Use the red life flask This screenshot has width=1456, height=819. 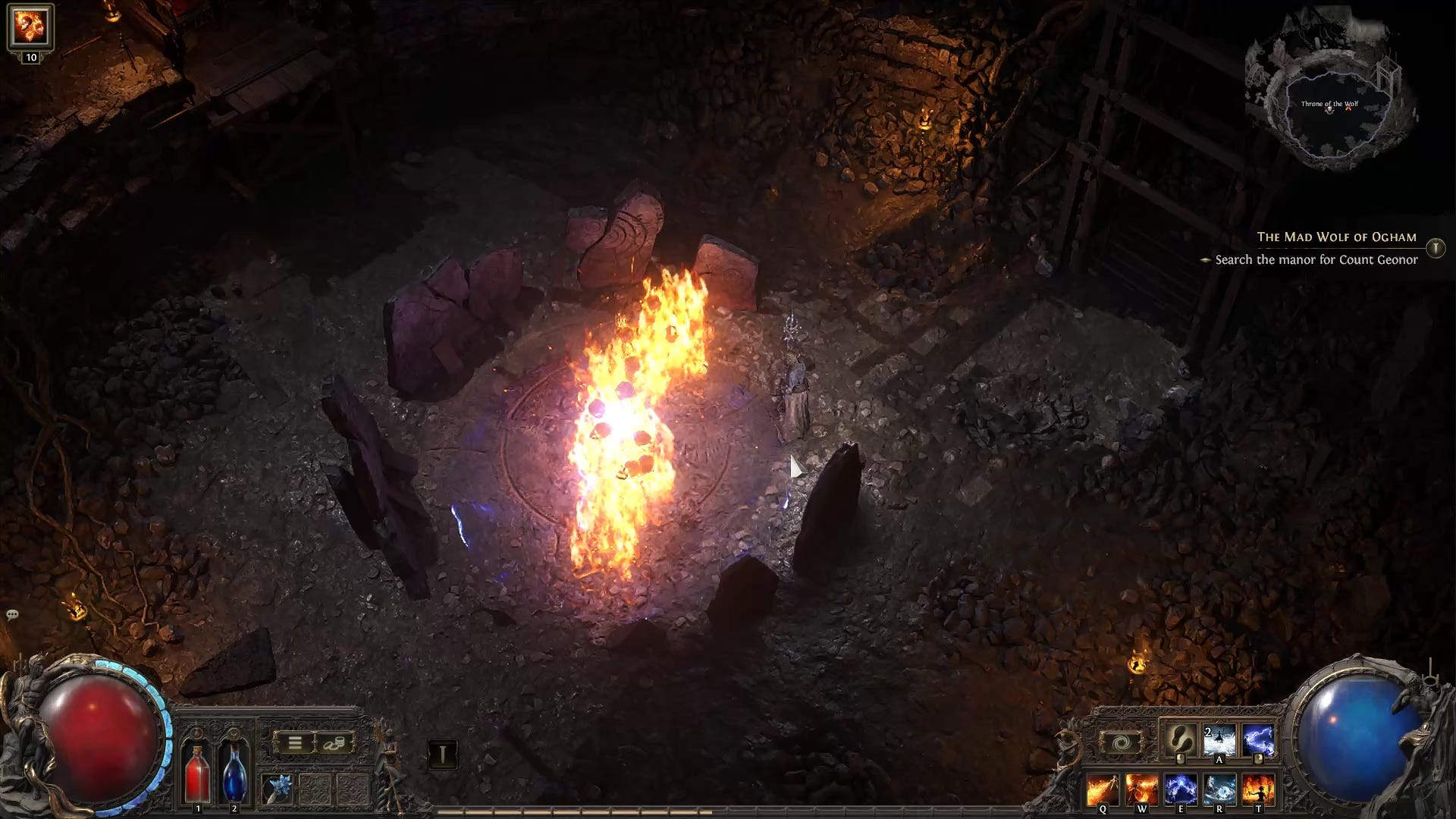(198, 772)
